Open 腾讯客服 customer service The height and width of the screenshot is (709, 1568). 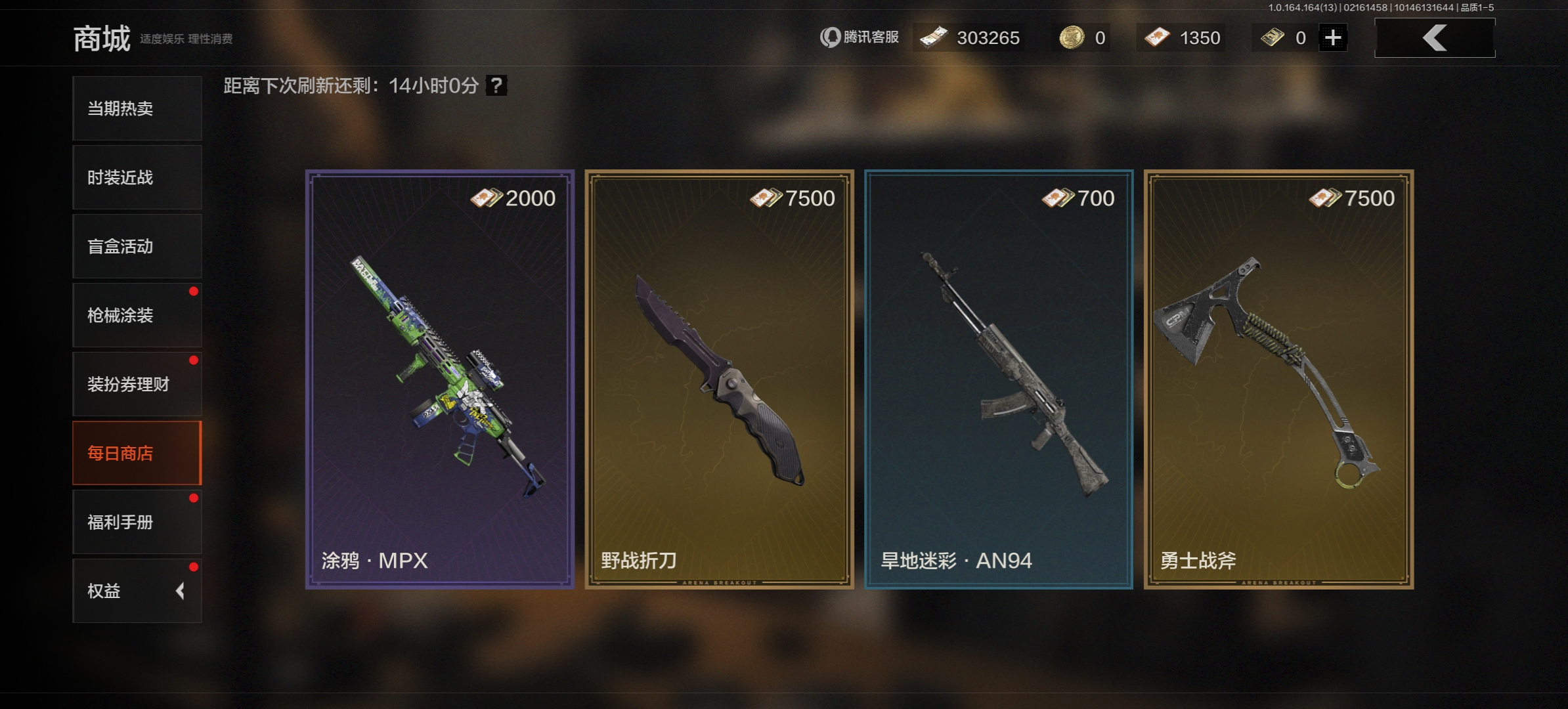[x=860, y=37]
